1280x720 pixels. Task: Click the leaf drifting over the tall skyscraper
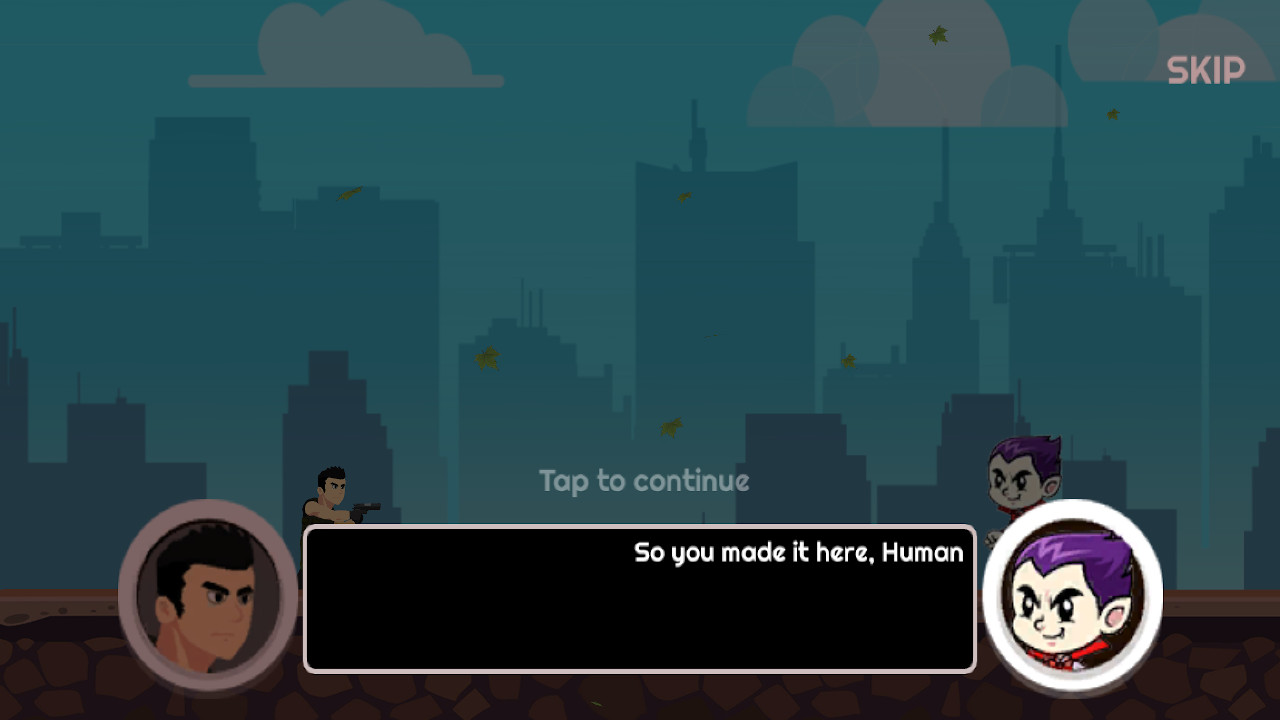[683, 196]
